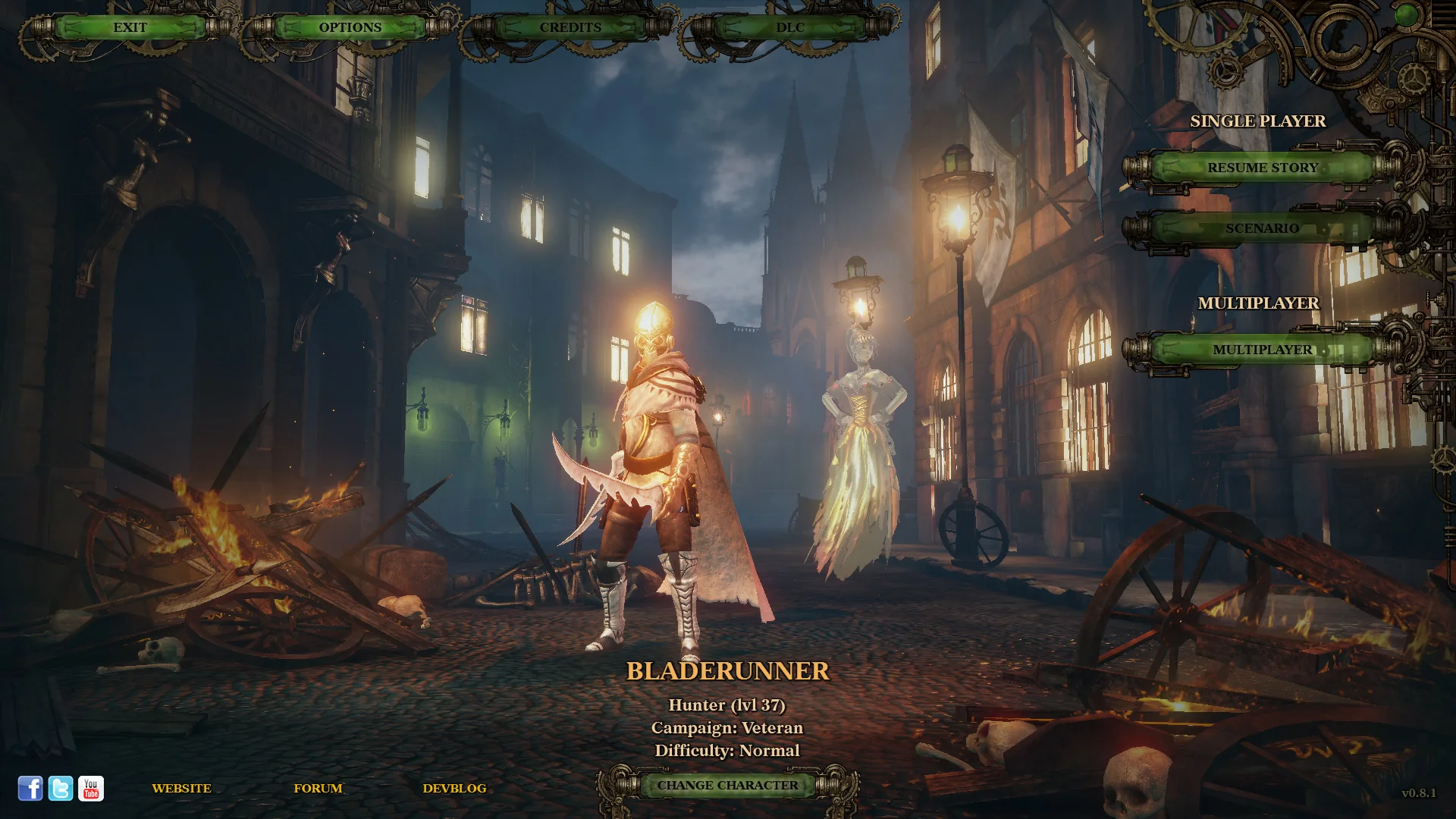This screenshot has width=1456, height=819.
Task: Open the DEVBLOG page
Action: pos(455,788)
